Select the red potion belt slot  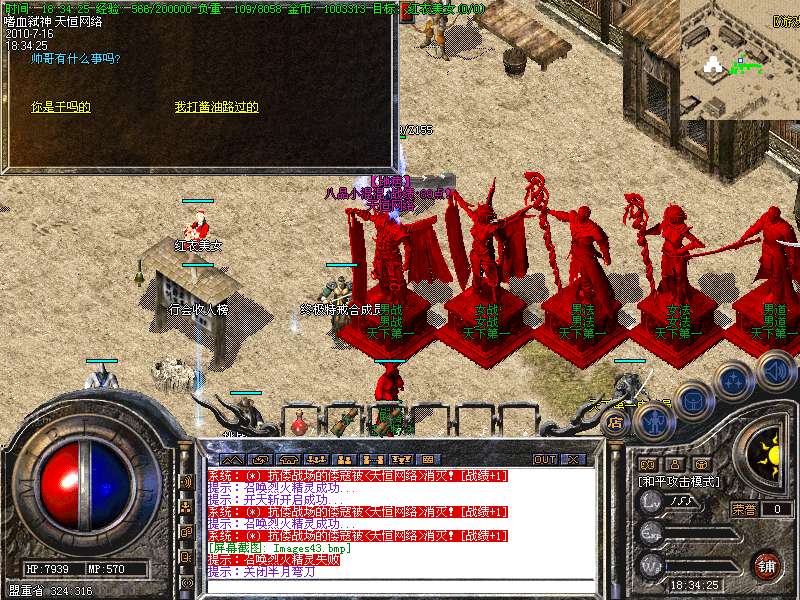(298, 424)
